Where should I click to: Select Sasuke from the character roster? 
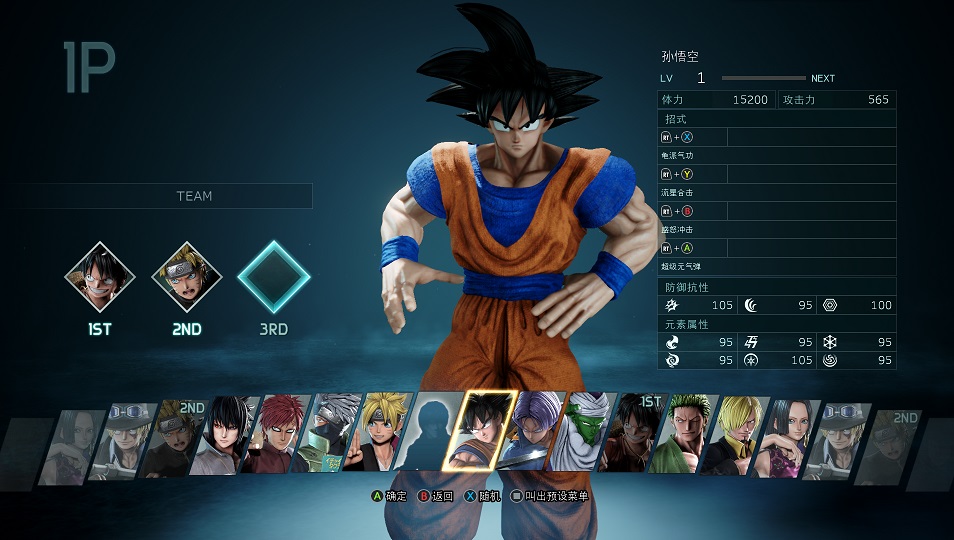(x=229, y=436)
